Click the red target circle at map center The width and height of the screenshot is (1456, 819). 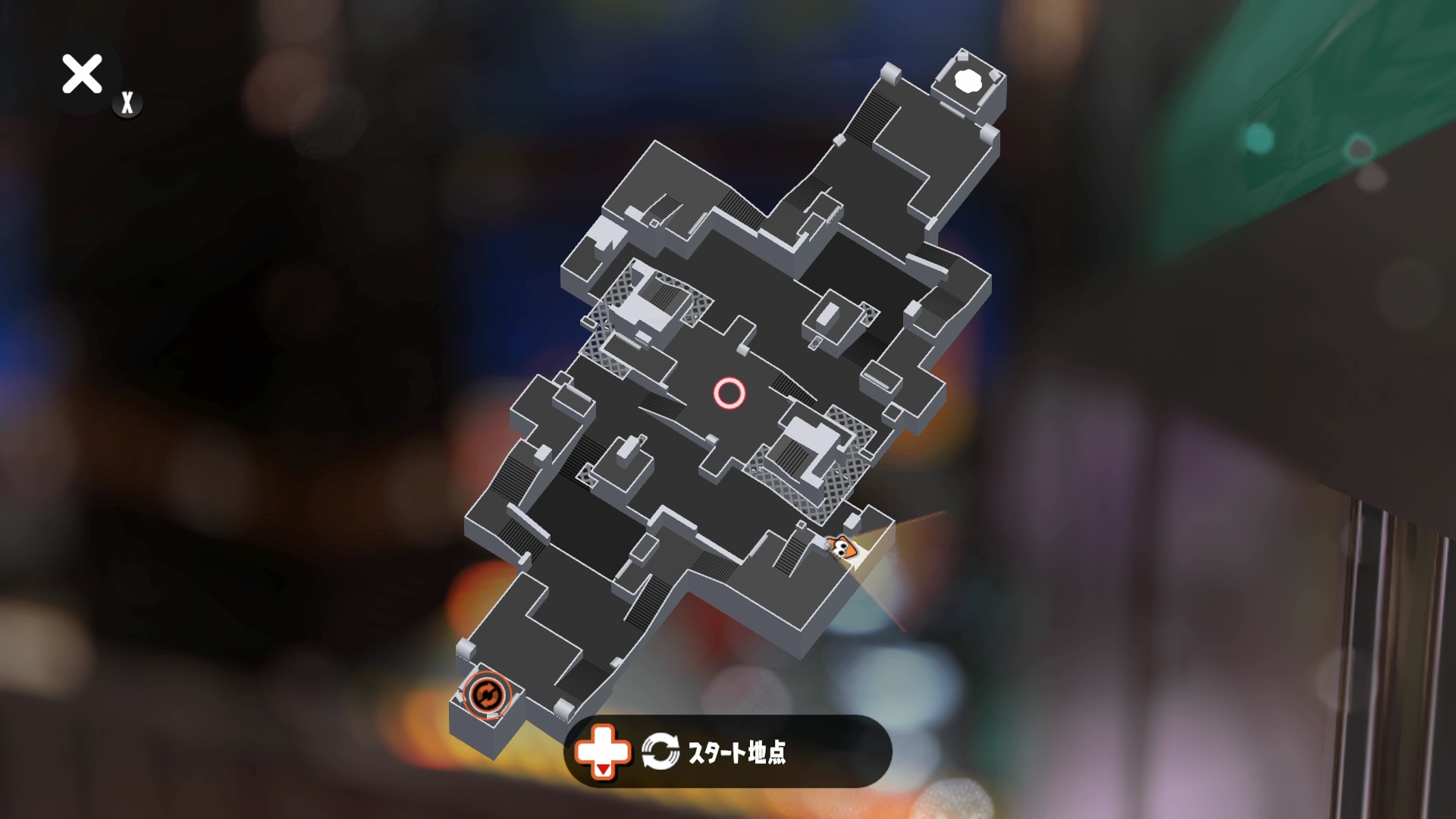pos(730,394)
